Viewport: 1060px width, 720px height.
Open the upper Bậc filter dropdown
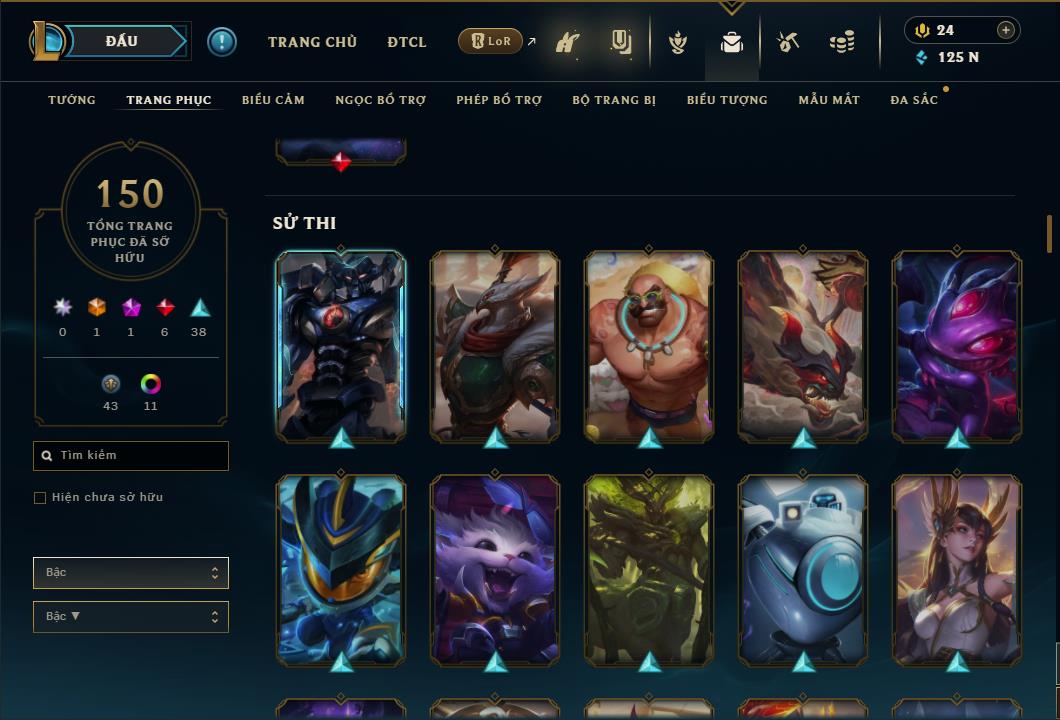click(131, 573)
